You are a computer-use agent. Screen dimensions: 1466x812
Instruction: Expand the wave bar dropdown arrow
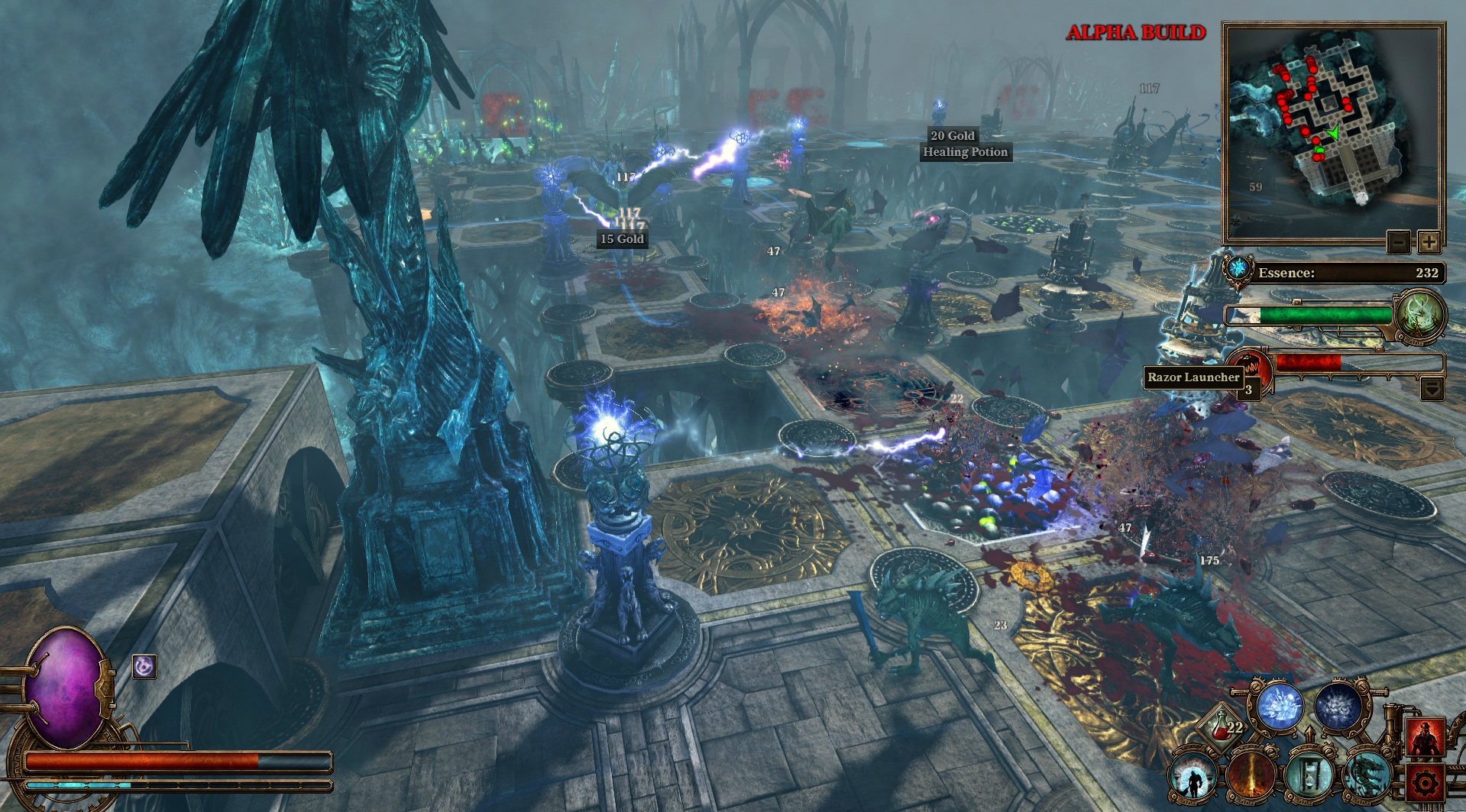1432,389
